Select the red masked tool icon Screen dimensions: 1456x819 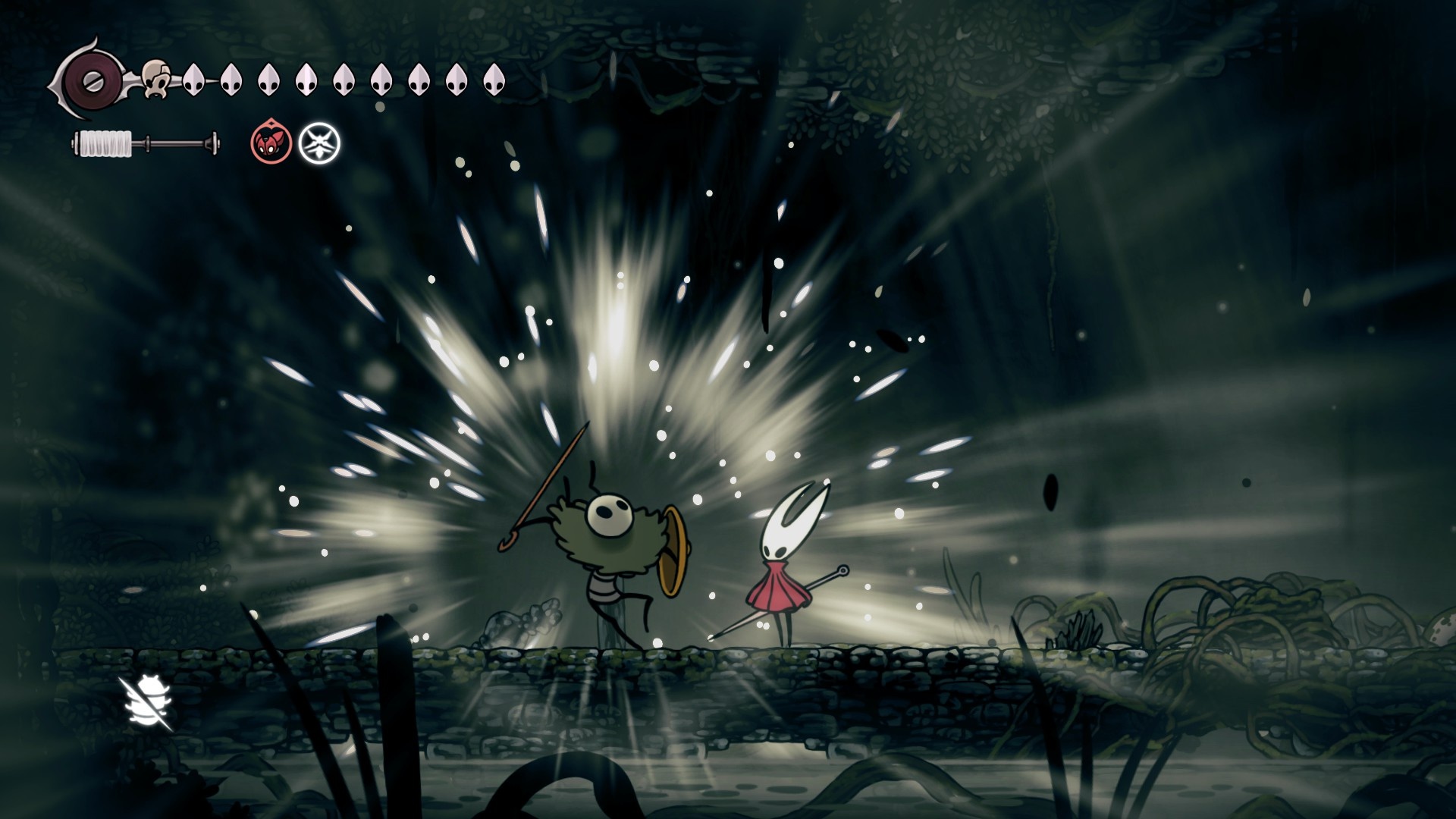click(x=271, y=142)
